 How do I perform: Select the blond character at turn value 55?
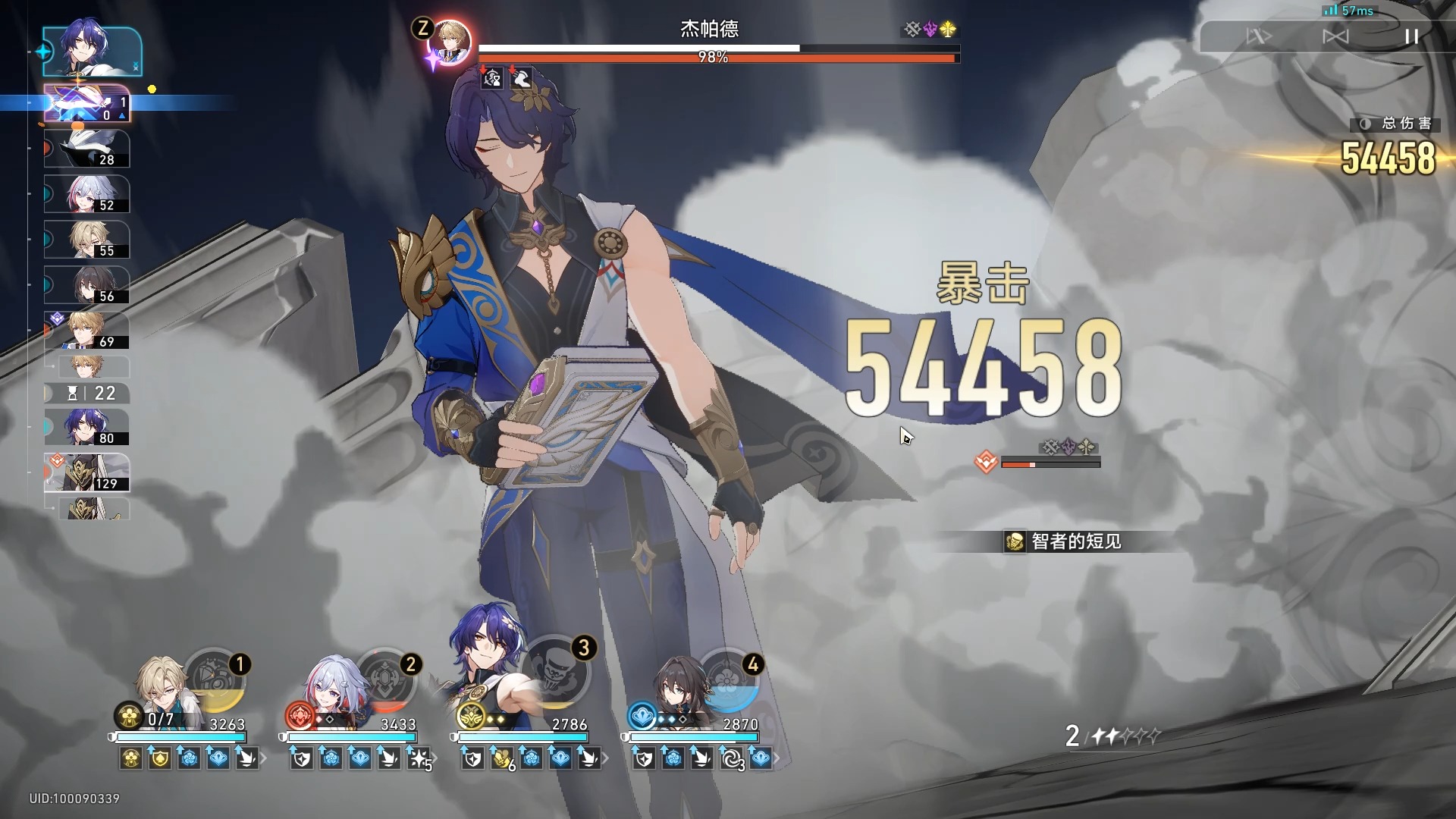[87, 240]
